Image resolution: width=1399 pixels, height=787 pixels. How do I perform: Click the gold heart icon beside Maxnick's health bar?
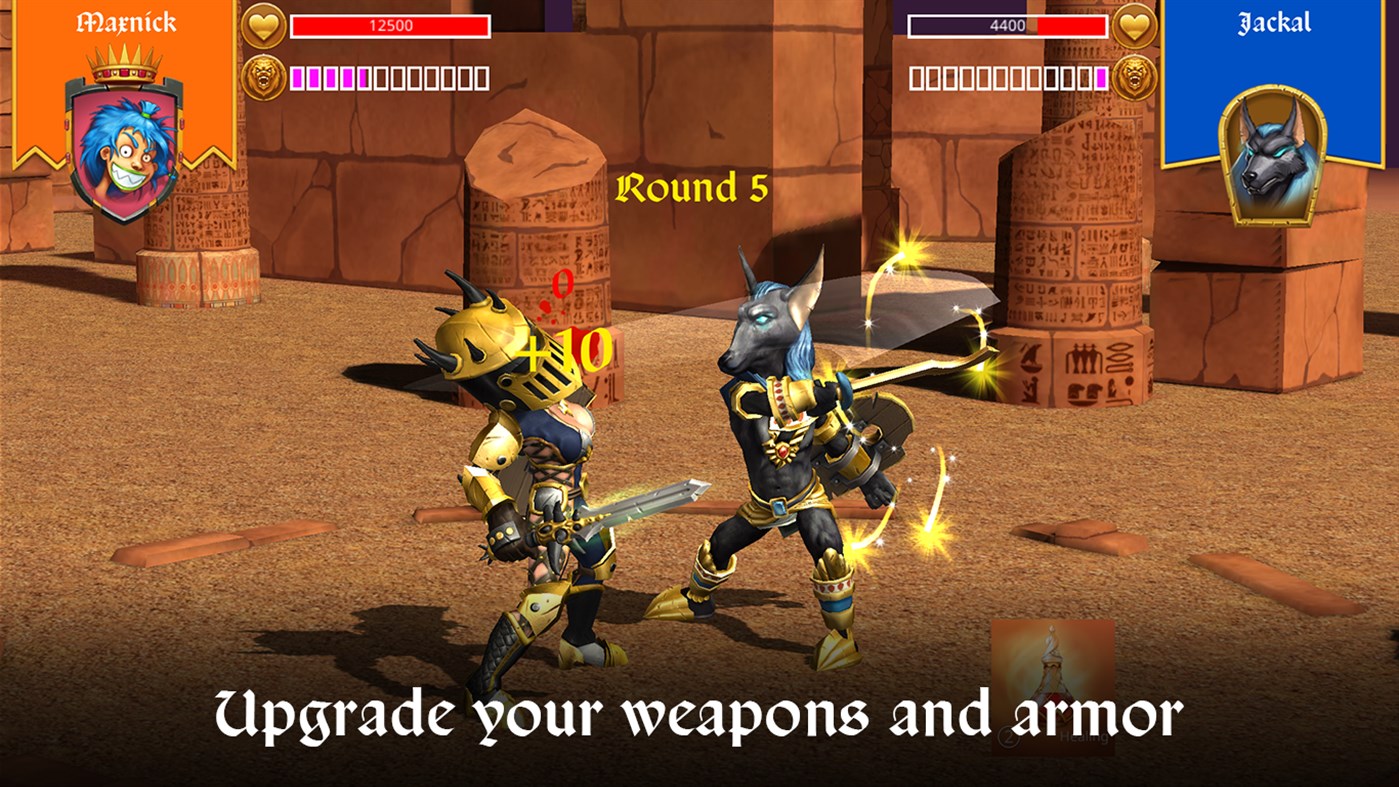tap(262, 27)
